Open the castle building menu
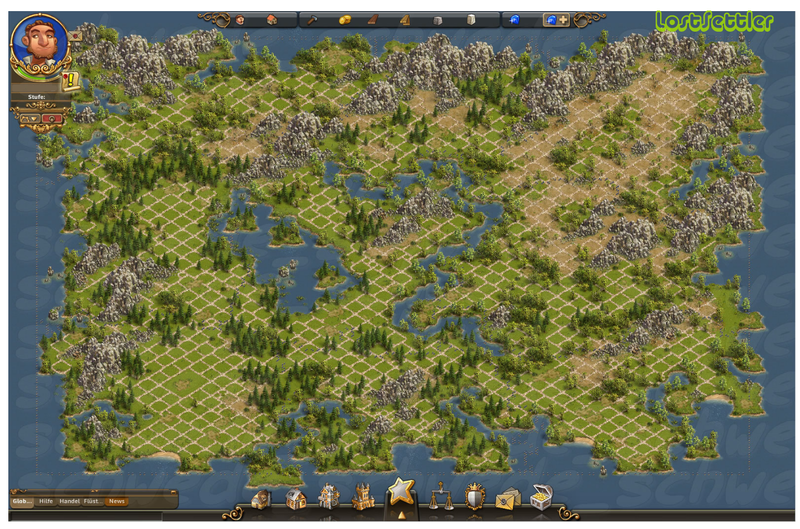The image size is (800, 529). click(362, 497)
